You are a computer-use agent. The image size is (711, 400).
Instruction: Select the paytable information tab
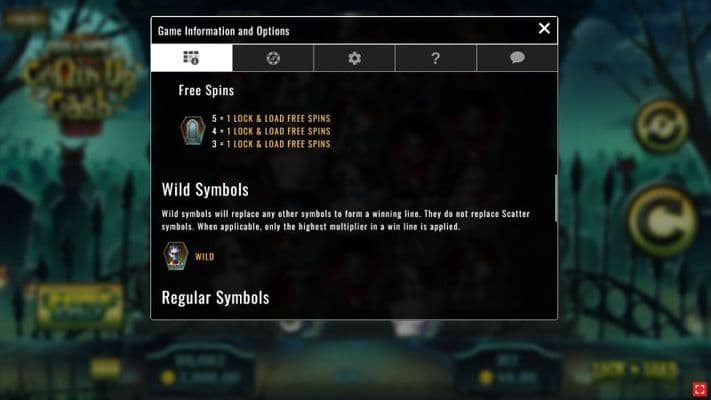coord(191,58)
